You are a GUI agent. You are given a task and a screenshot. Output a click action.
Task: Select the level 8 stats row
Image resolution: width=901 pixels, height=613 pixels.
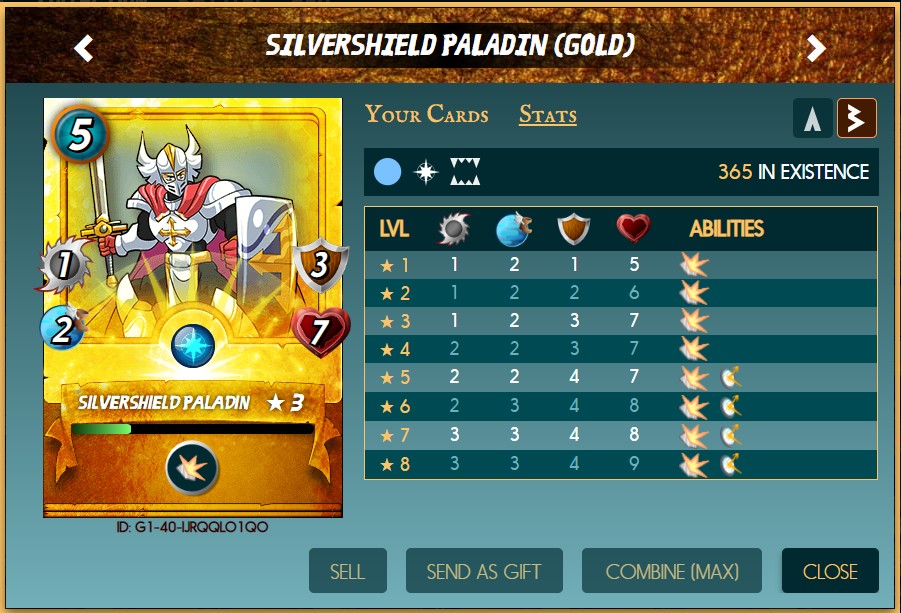[x=620, y=464]
